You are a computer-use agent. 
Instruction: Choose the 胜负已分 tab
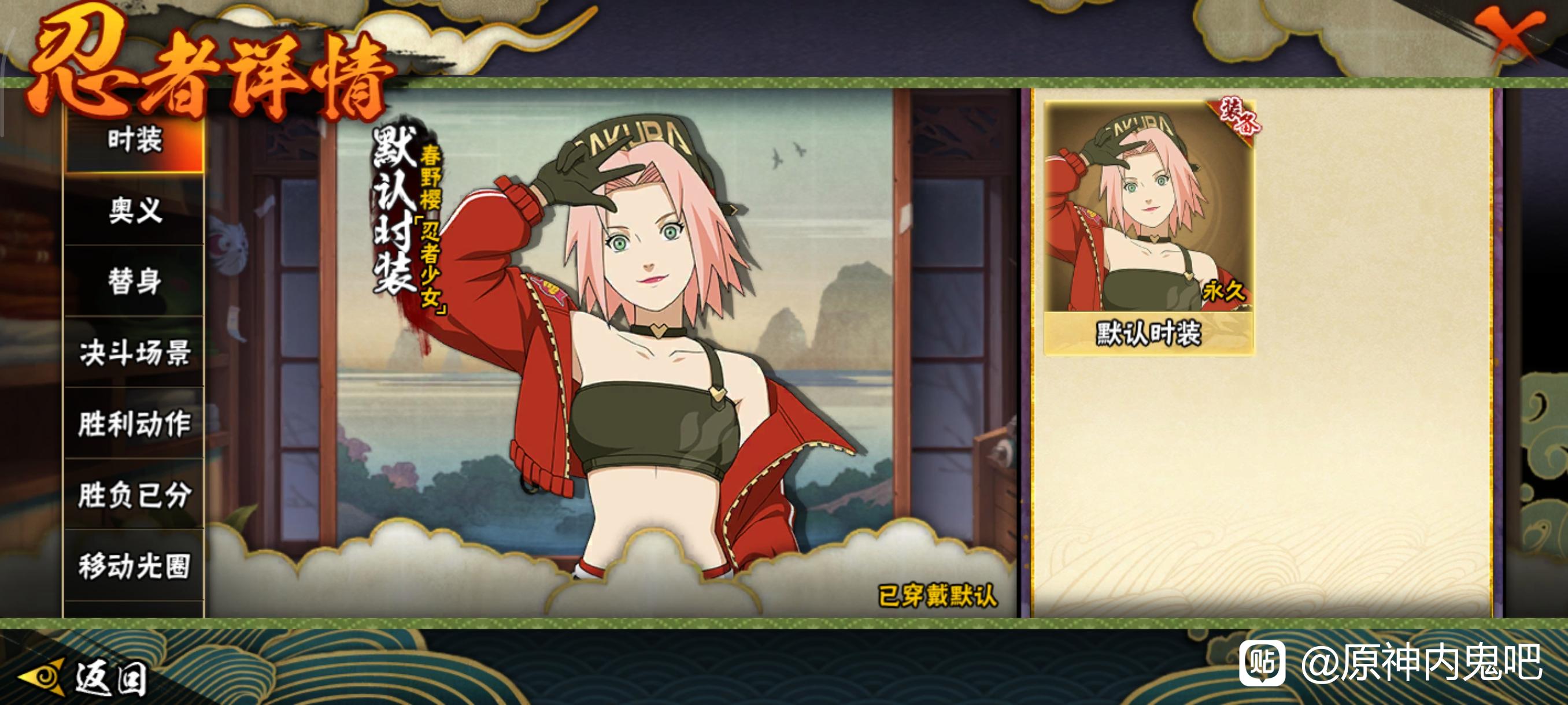point(135,495)
